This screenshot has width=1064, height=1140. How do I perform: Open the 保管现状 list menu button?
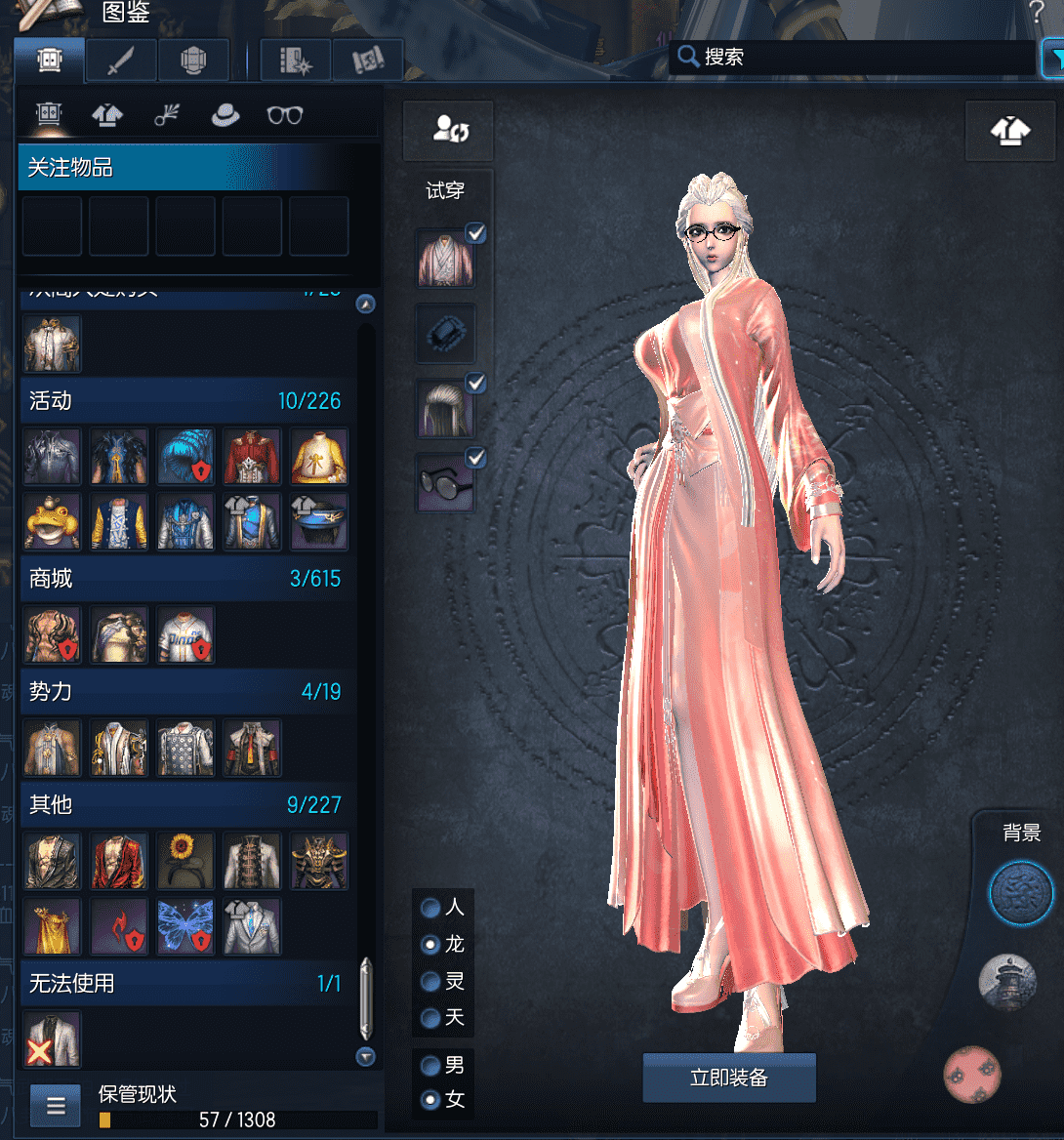[56, 1106]
